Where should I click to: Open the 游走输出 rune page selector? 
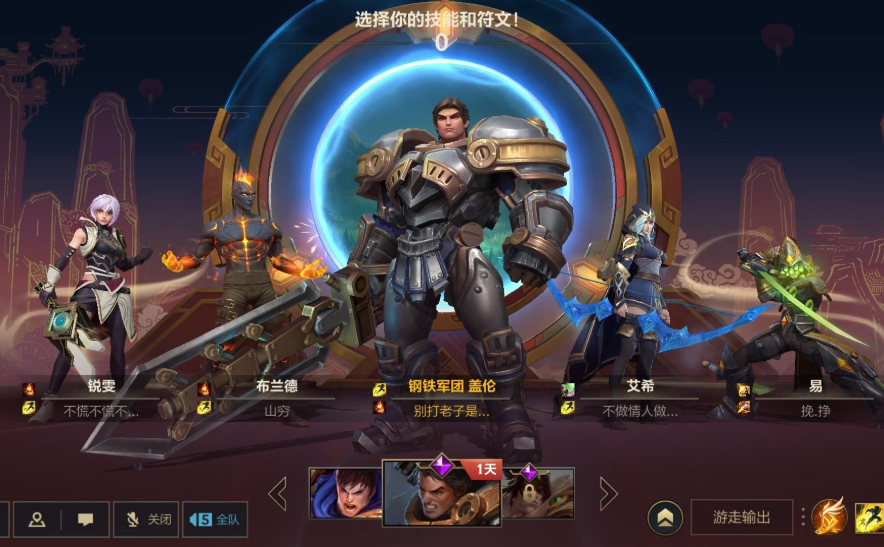741,517
